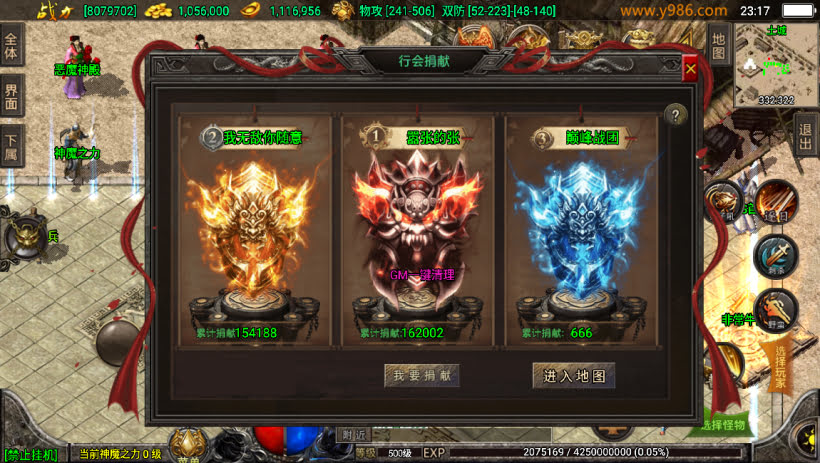Click the 选择怪物 select monster button
Screen dimensions: 820x463
coord(724,425)
